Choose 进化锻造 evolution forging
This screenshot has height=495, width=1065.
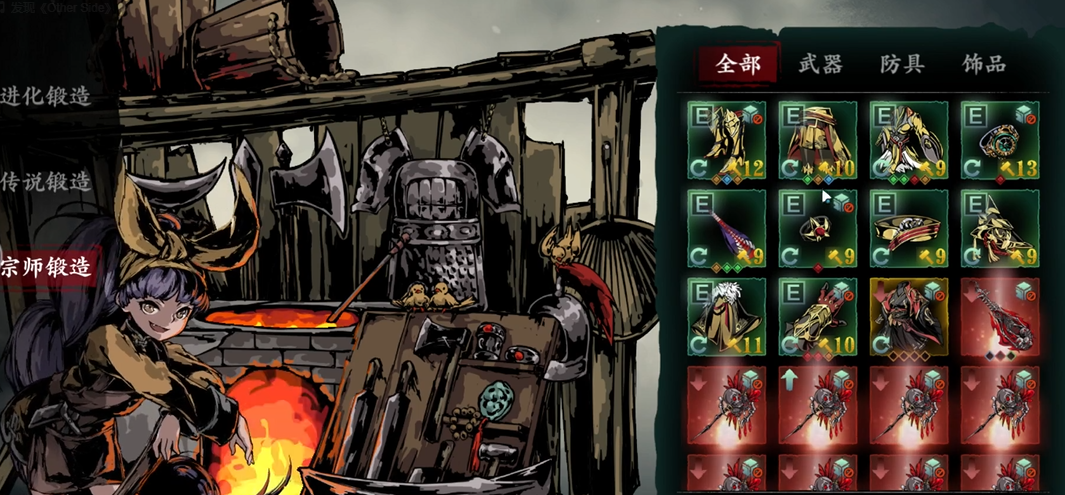pos(46,96)
